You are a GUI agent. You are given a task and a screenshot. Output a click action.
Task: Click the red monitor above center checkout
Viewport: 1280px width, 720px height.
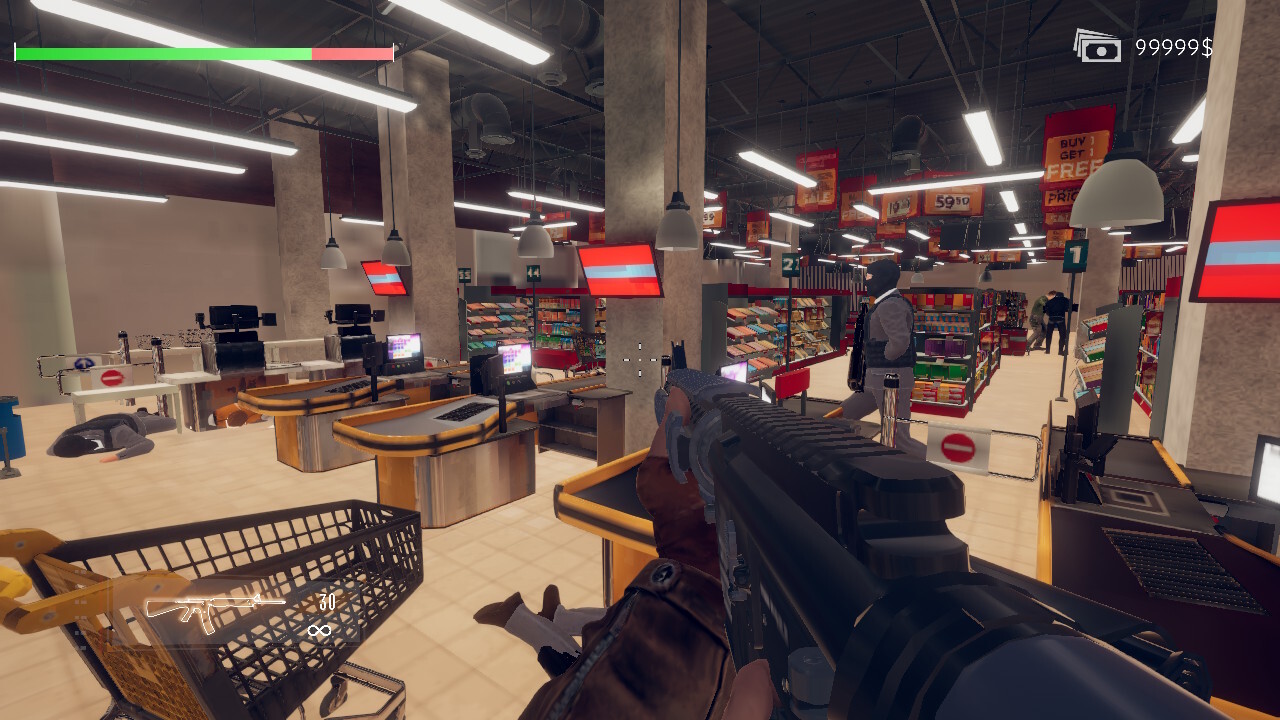tap(620, 270)
